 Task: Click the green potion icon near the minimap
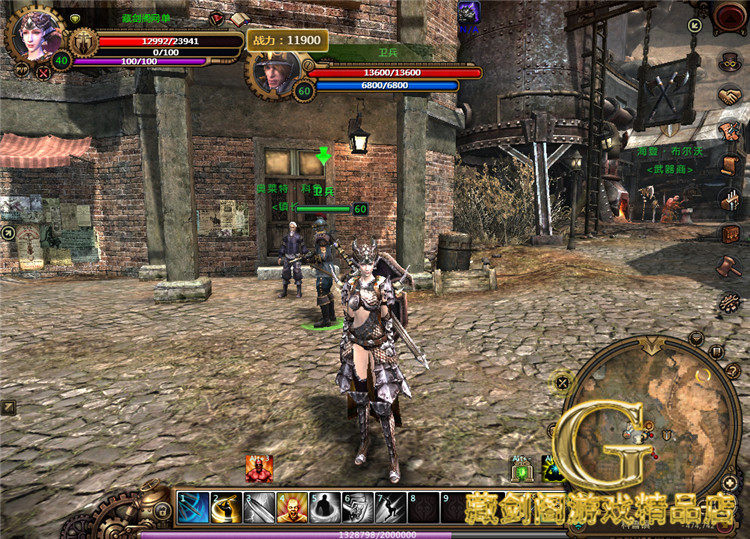point(522,468)
